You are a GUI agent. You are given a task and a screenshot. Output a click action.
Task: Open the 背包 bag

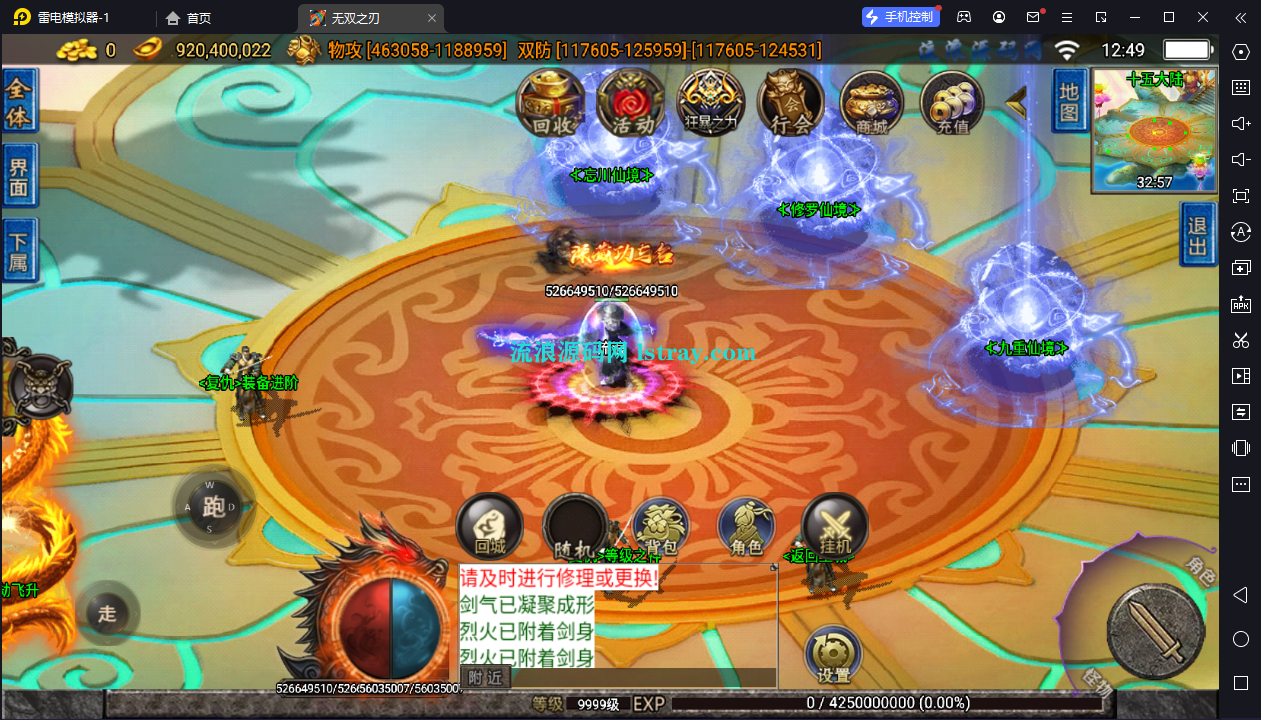(661, 527)
